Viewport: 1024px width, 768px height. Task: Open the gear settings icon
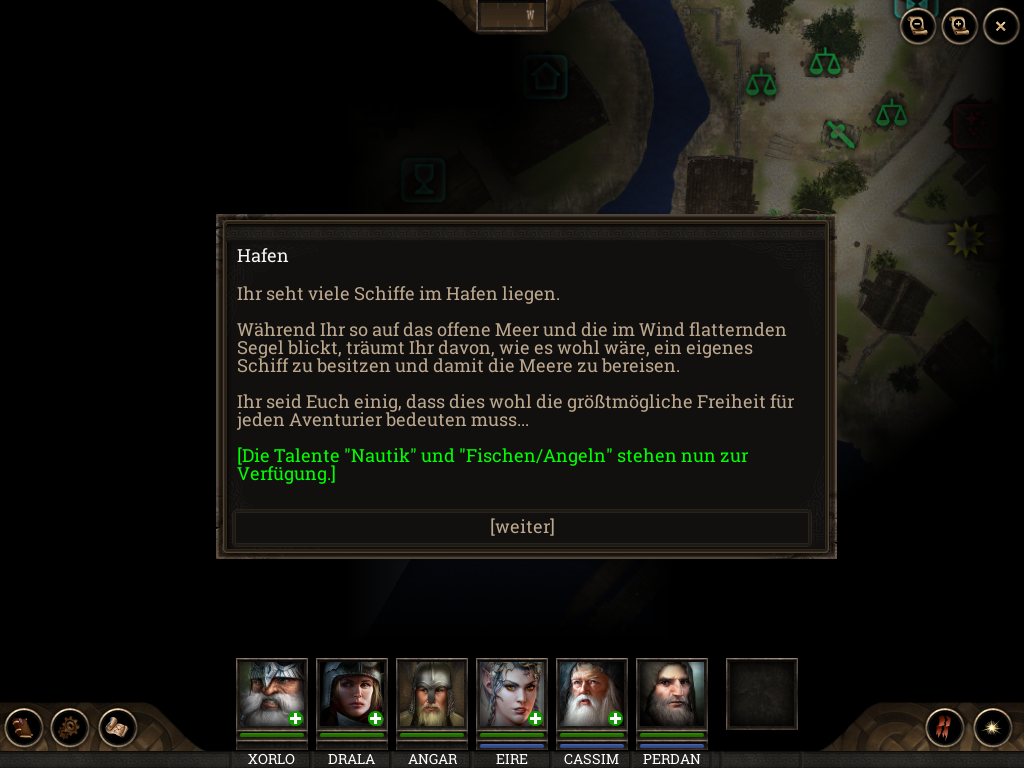pos(70,728)
